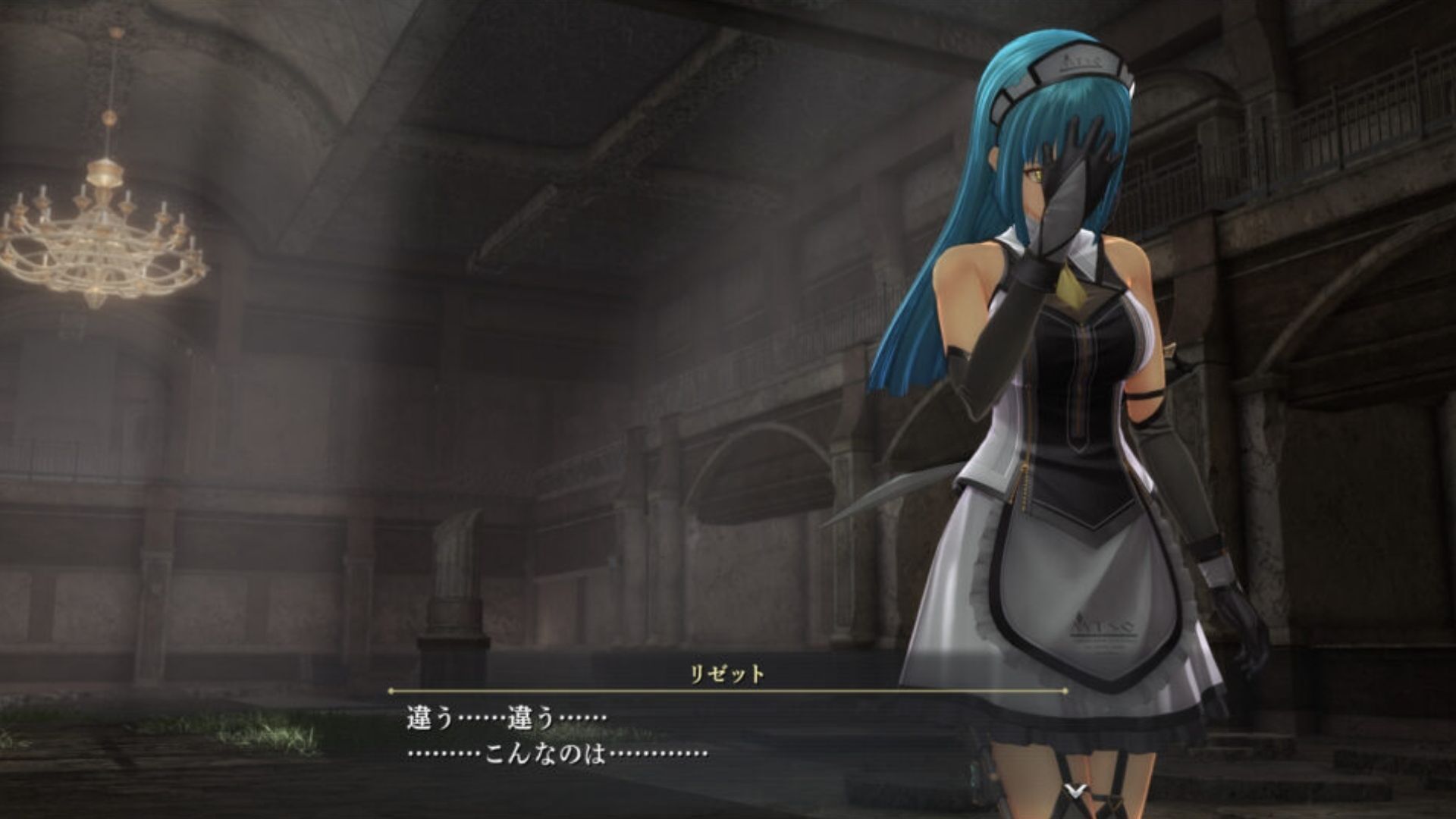Click the white dialogue advance arrow
Screen dimensions: 1456x819
[1074, 791]
